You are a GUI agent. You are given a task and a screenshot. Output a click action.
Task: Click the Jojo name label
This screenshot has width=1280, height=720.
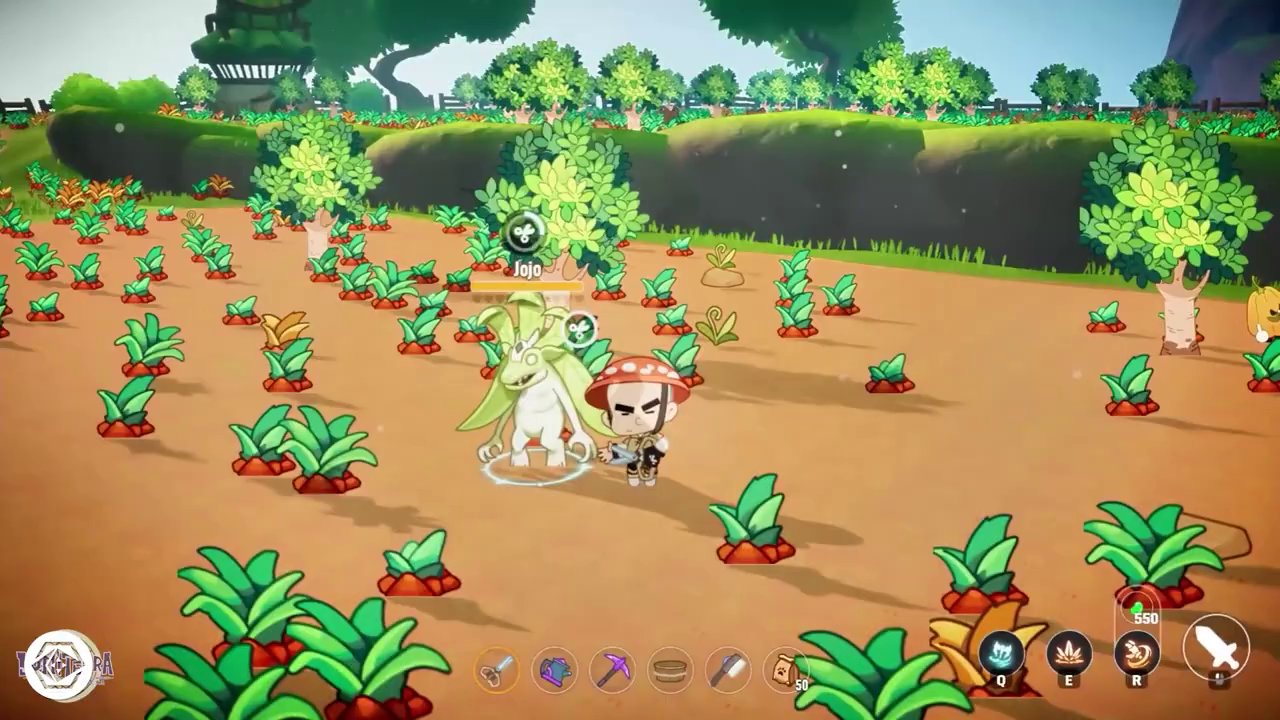pyautogui.click(x=527, y=269)
